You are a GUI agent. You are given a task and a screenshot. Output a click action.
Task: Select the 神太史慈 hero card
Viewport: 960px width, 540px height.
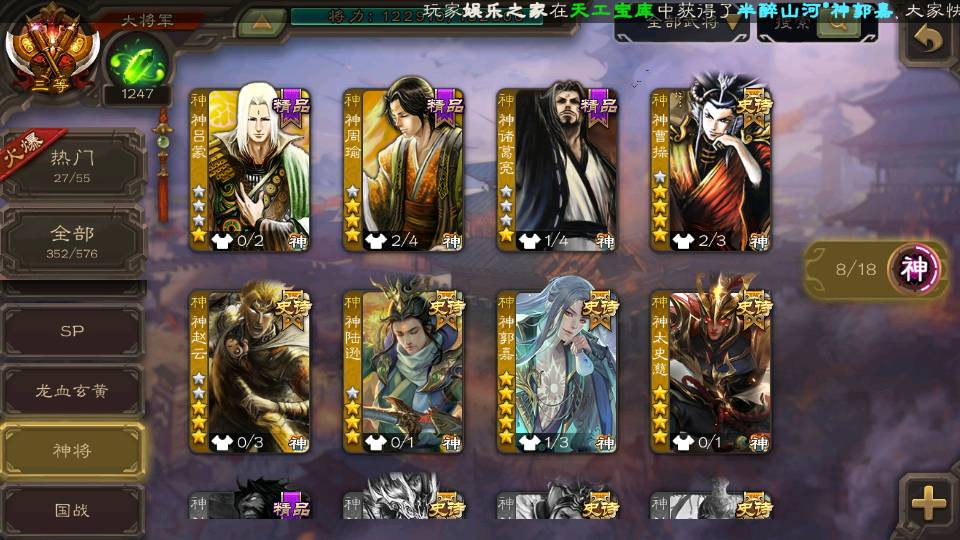(710, 371)
